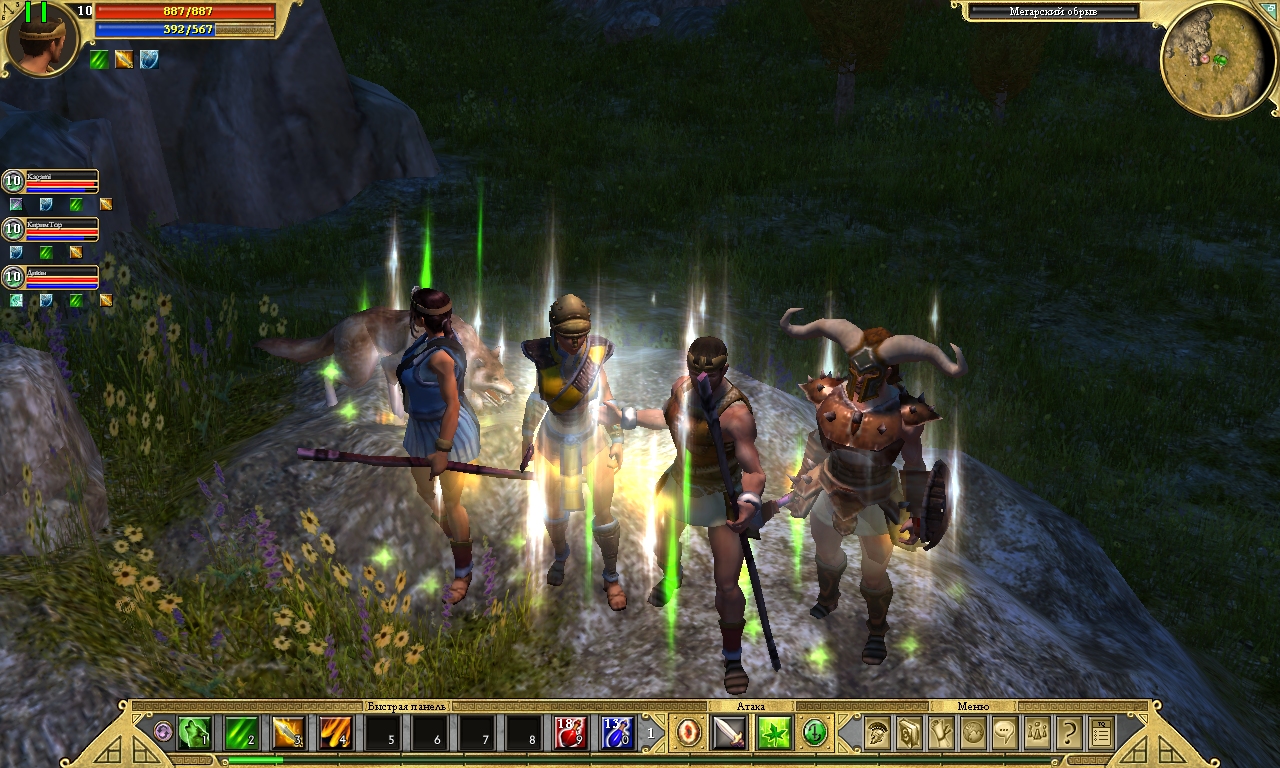Toggle the green hourglass indicator near the menu
The width and height of the screenshot is (1280, 768).
(x=814, y=733)
